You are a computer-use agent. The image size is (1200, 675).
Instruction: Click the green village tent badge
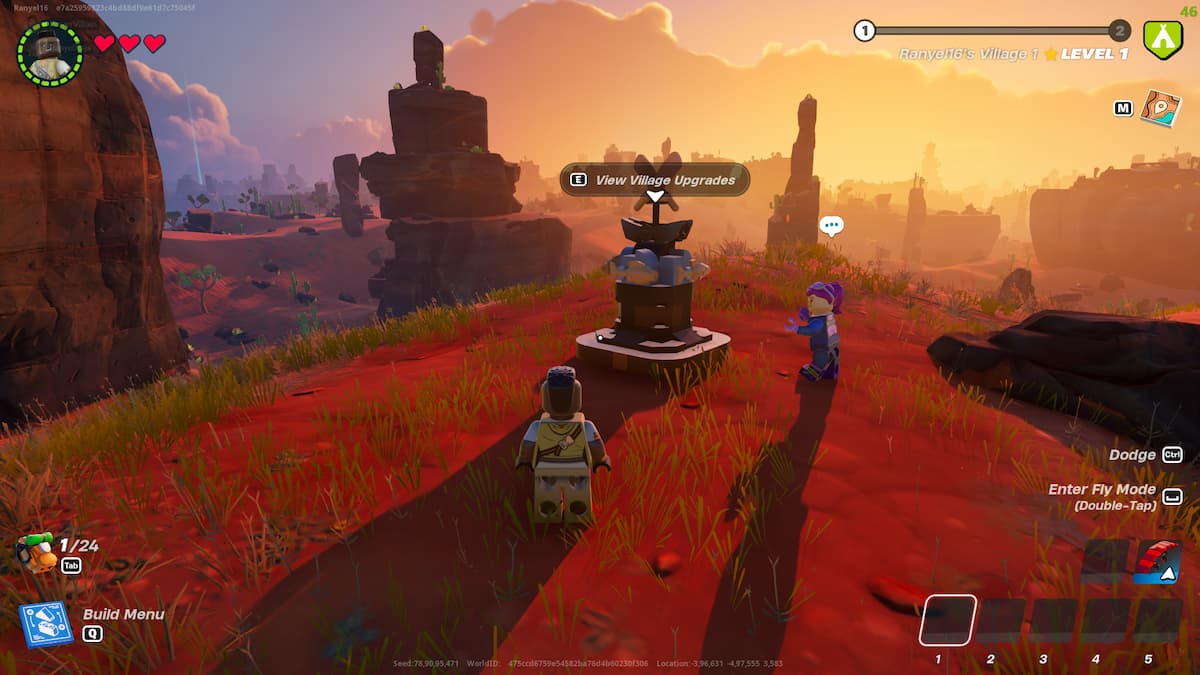(1162, 41)
